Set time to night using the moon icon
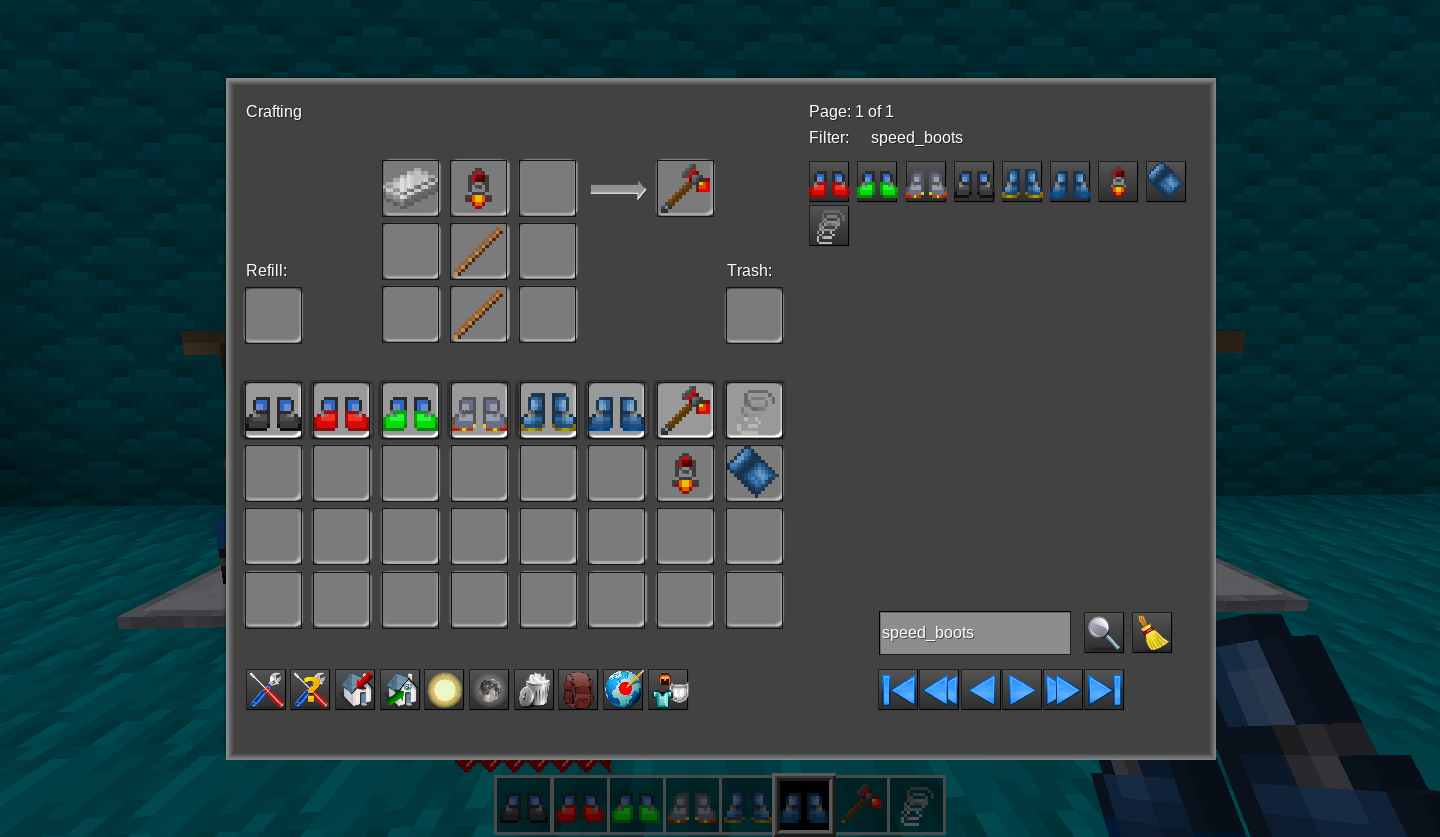The height and width of the screenshot is (837, 1440). (x=489, y=690)
